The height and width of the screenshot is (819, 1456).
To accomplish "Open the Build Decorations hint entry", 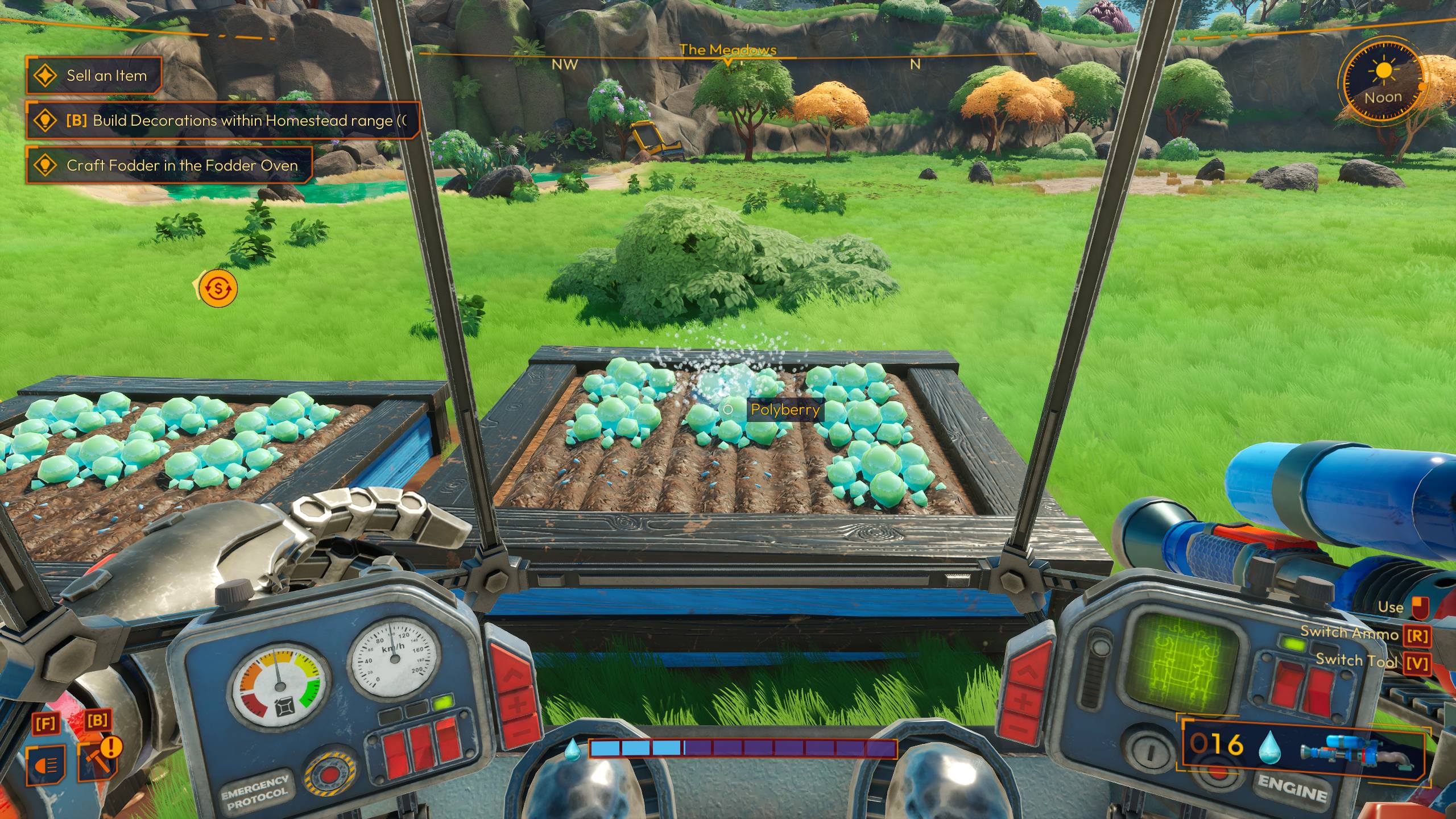I will pyautogui.click(x=224, y=121).
